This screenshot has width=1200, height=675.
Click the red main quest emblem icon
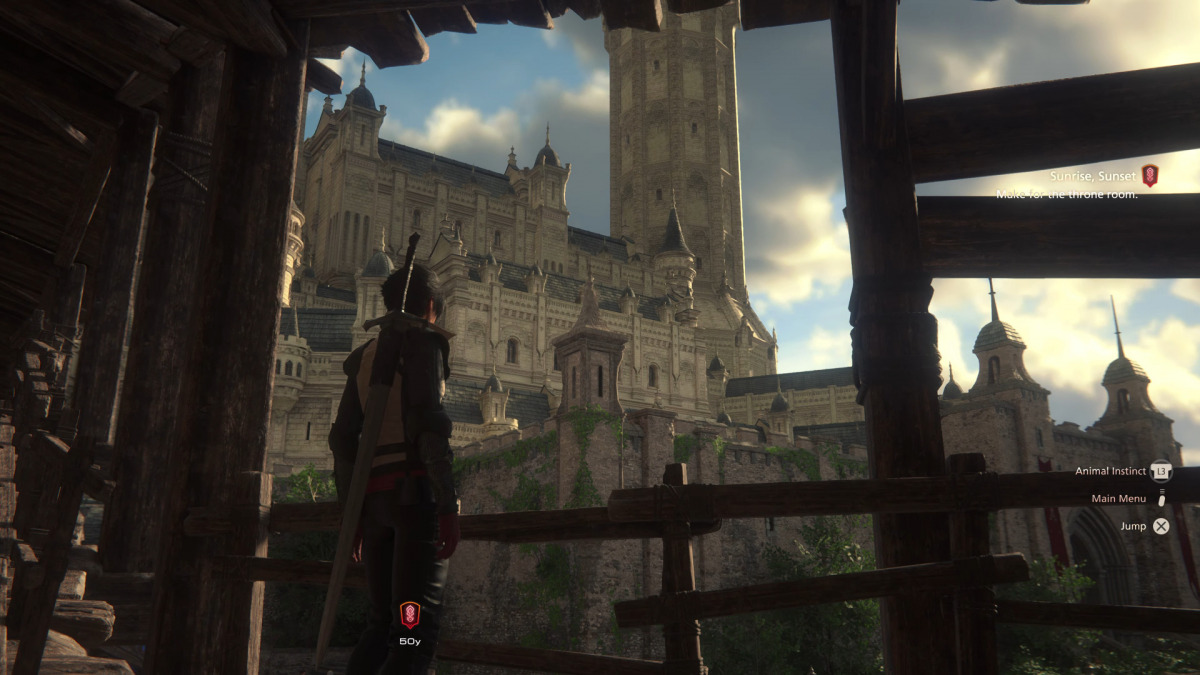(x=1149, y=176)
